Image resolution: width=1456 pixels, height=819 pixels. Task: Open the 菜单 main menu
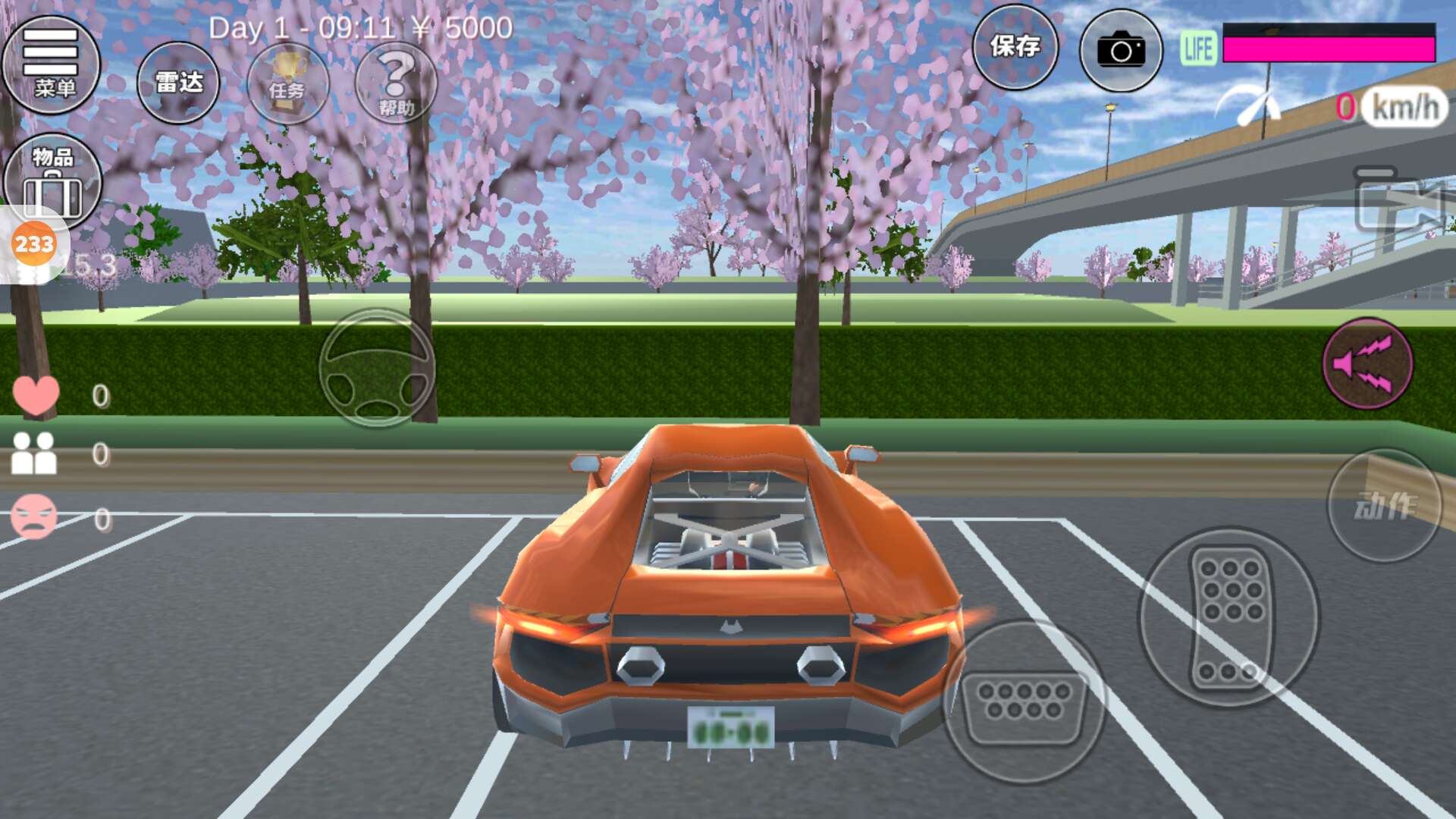coord(52,64)
